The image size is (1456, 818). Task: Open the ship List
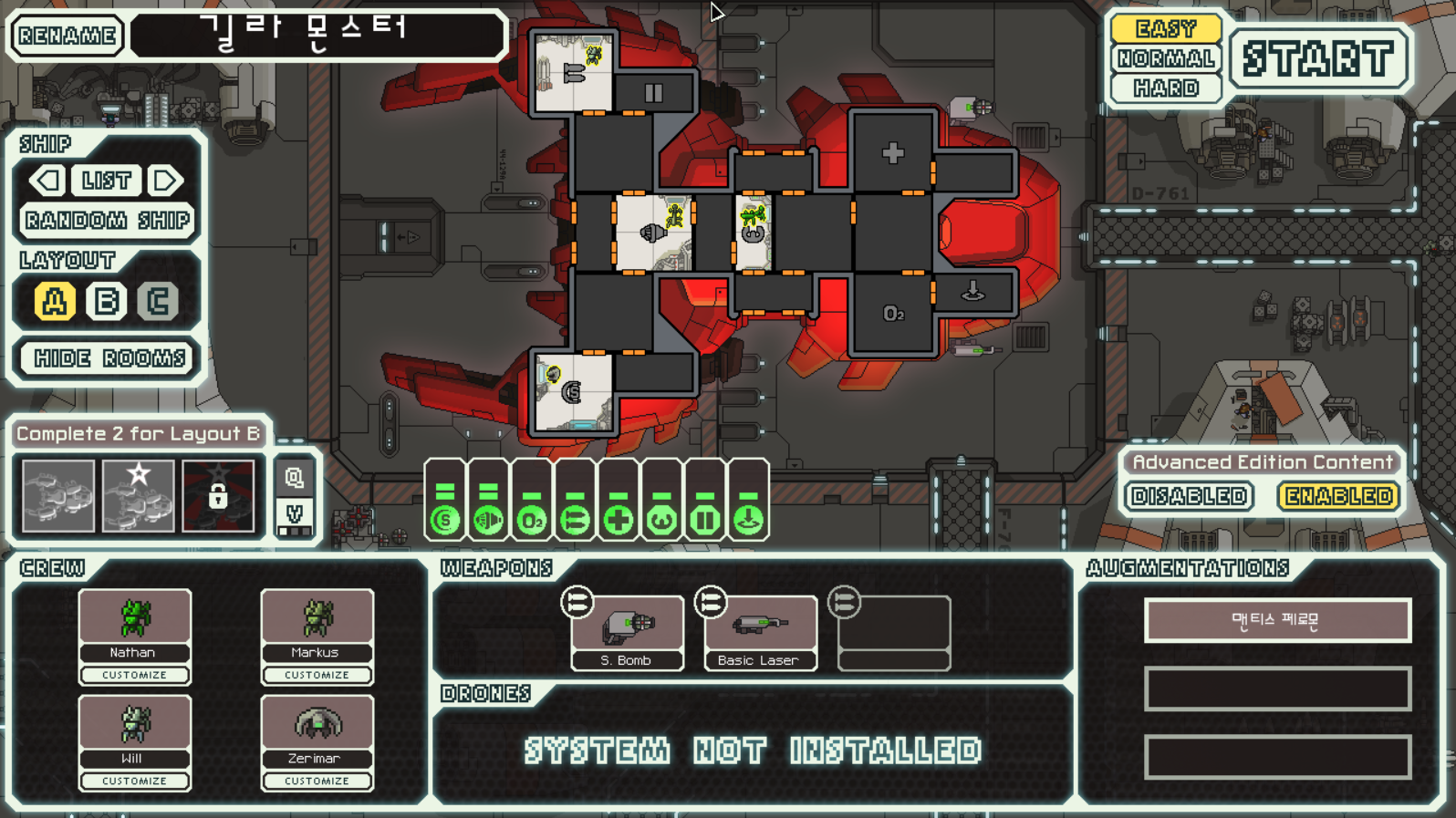pyautogui.click(x=106, y=181)
